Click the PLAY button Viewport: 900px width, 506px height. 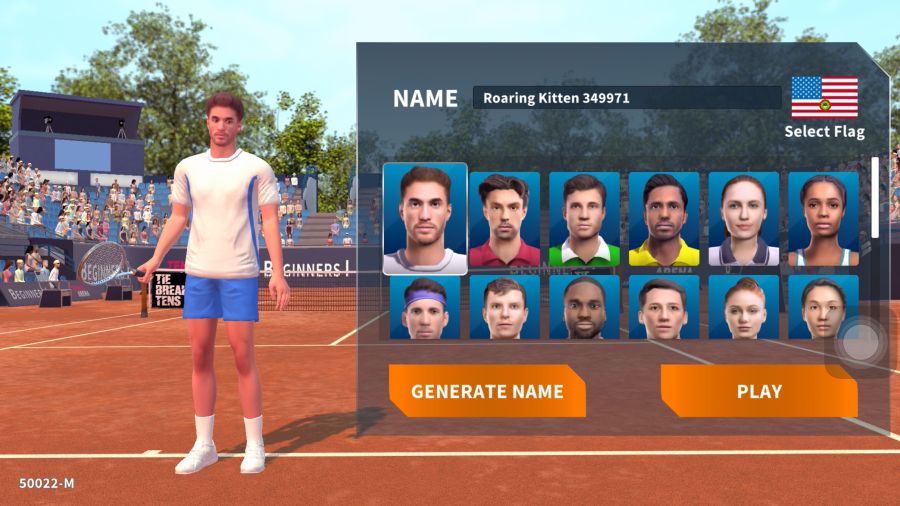click(759, 391)
